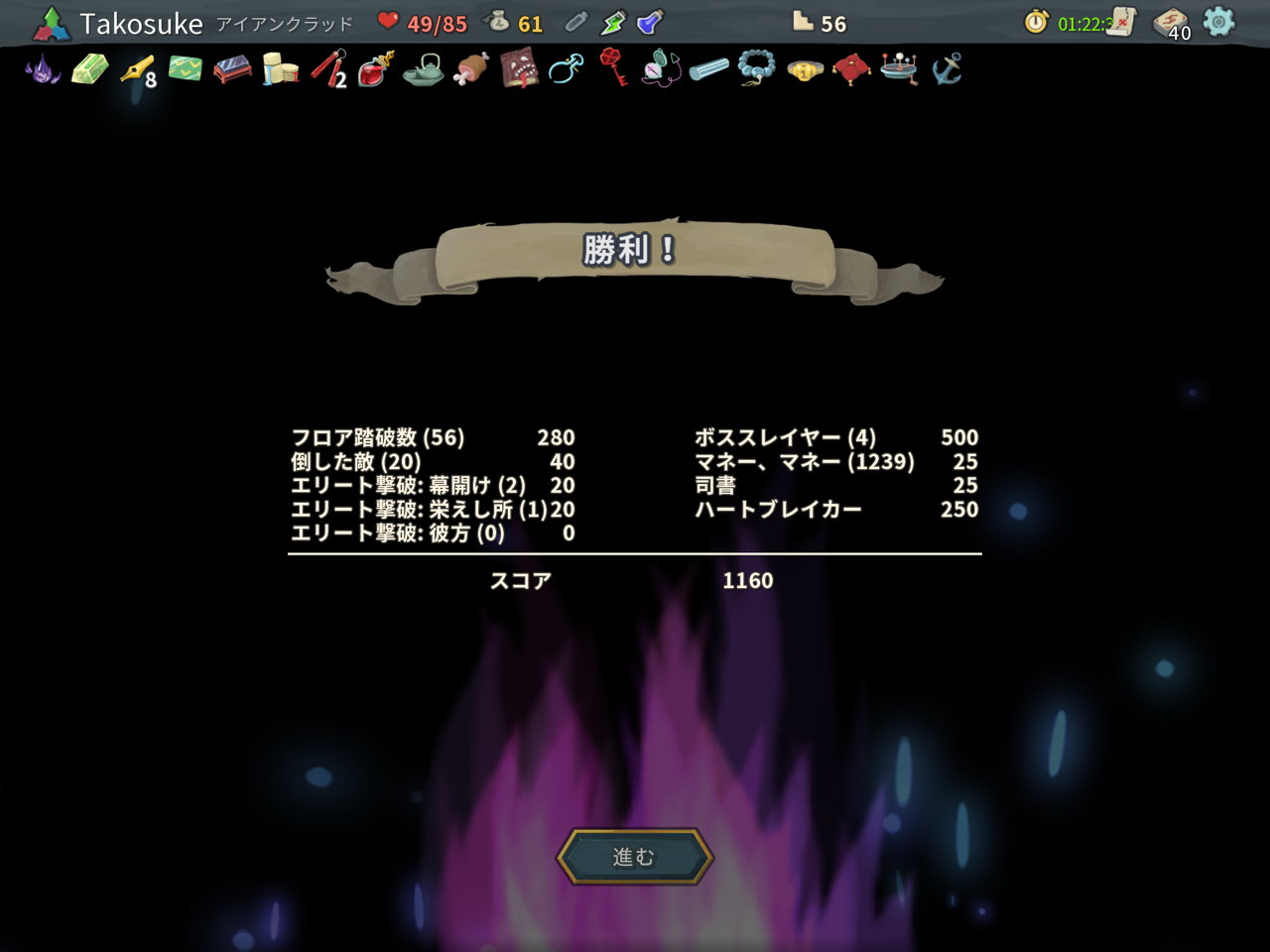Open the Necronomicon book relic
This screenshot has height=952, width=1270.
[517, 69]
